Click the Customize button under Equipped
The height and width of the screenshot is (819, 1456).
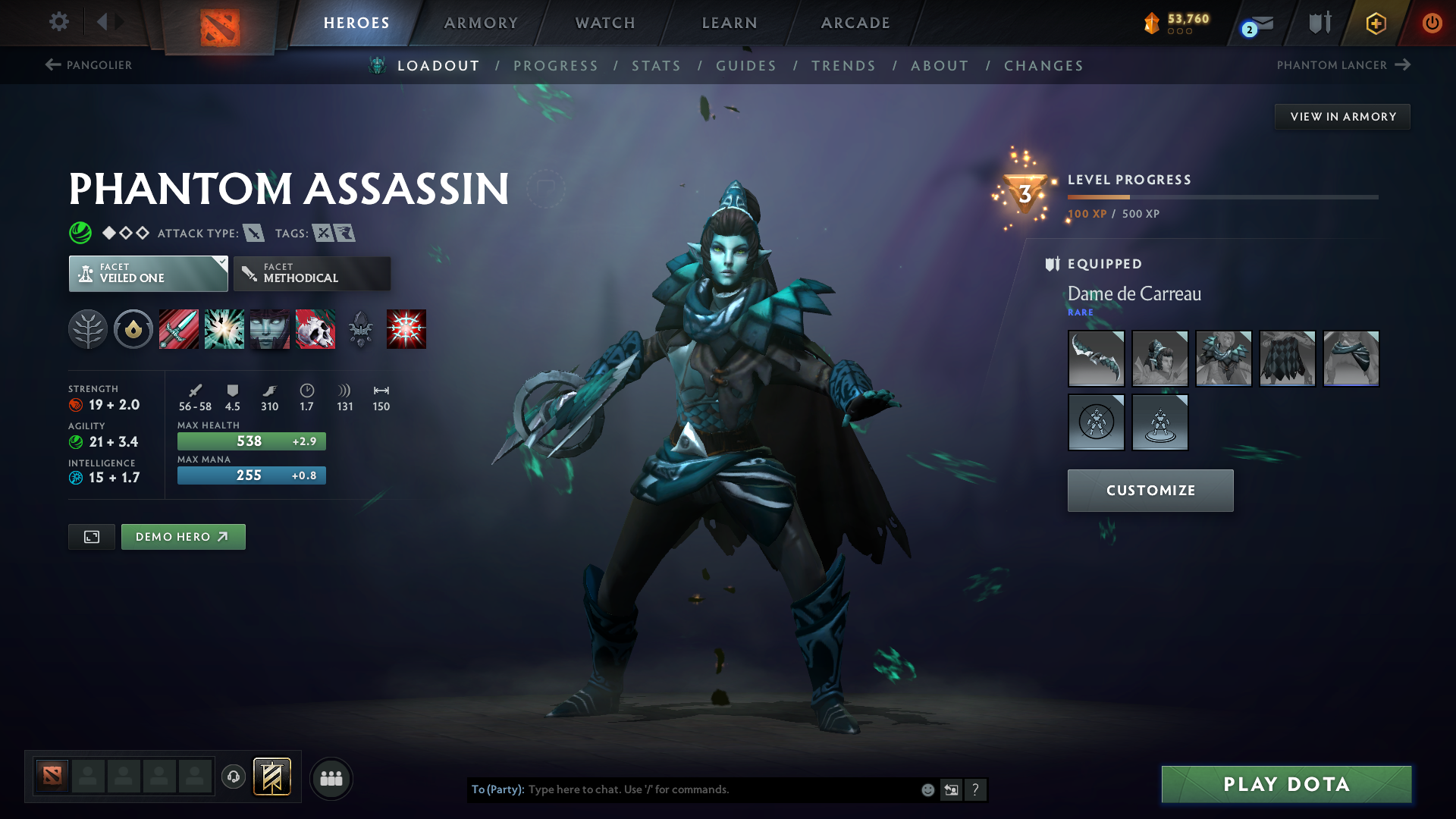coord(1150,490)
